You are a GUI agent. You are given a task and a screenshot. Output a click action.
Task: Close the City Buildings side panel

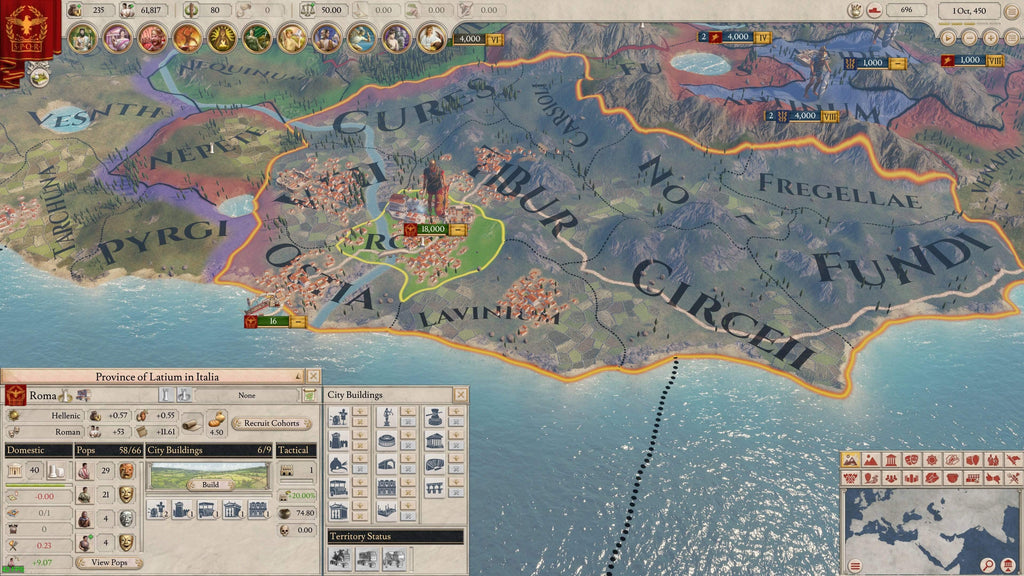(x=460, y=395)
